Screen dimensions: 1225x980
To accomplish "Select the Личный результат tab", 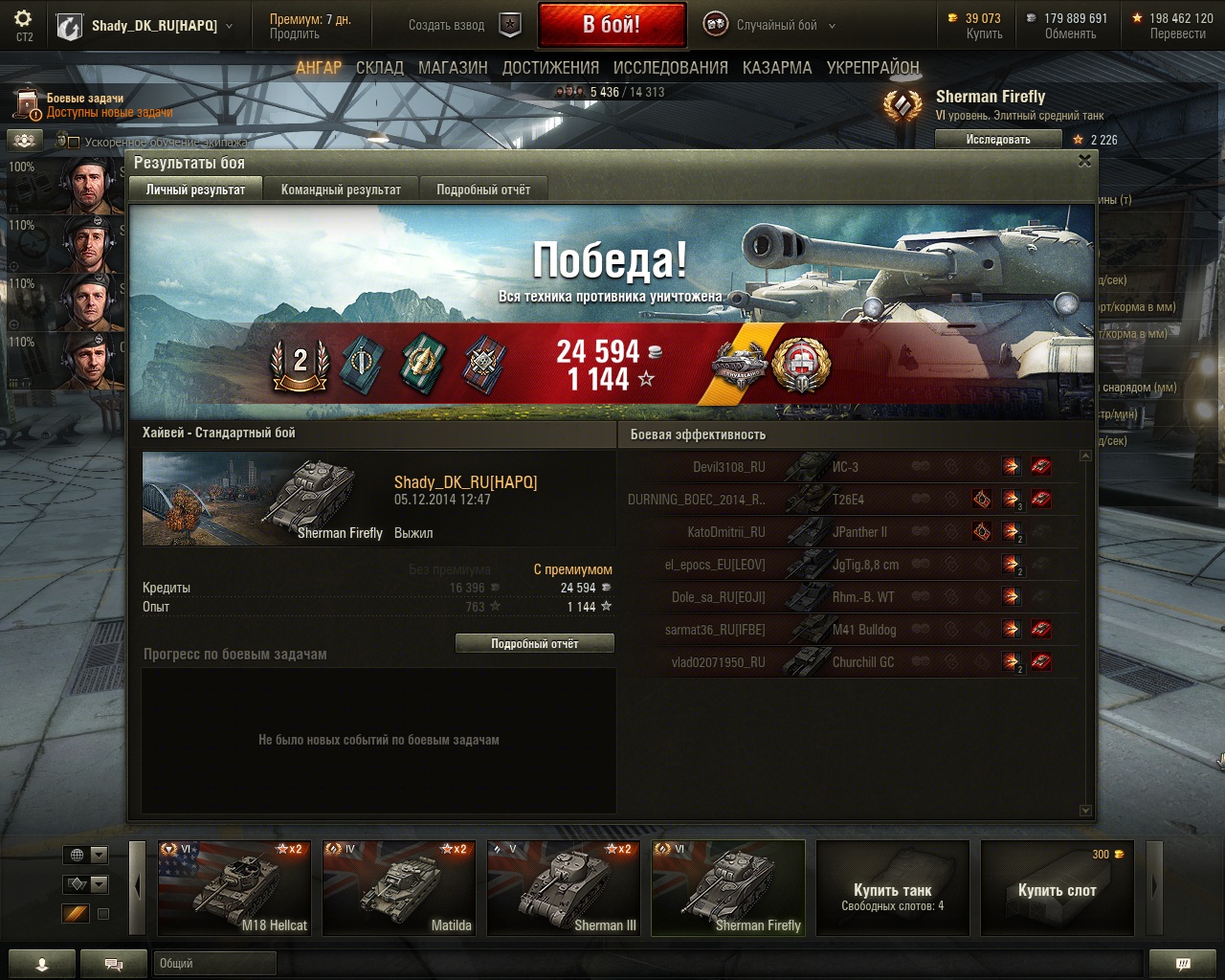I will coord(195,189).
